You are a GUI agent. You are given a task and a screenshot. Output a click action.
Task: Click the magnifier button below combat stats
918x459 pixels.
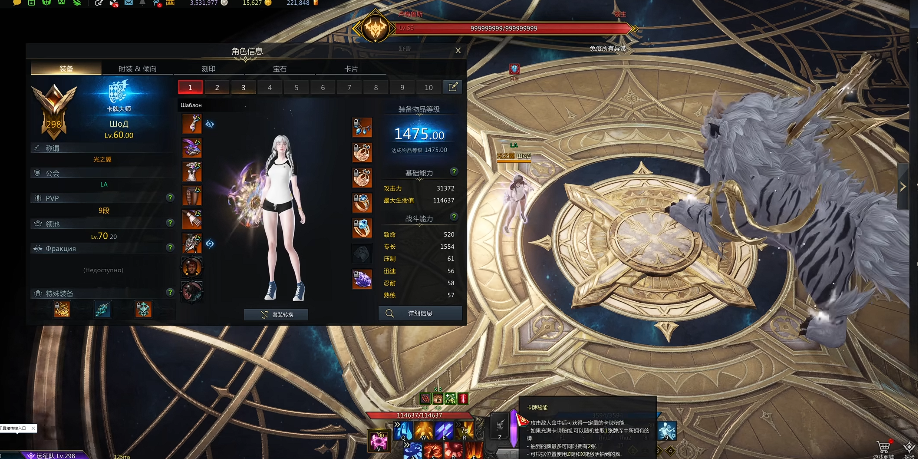[420, 313]
